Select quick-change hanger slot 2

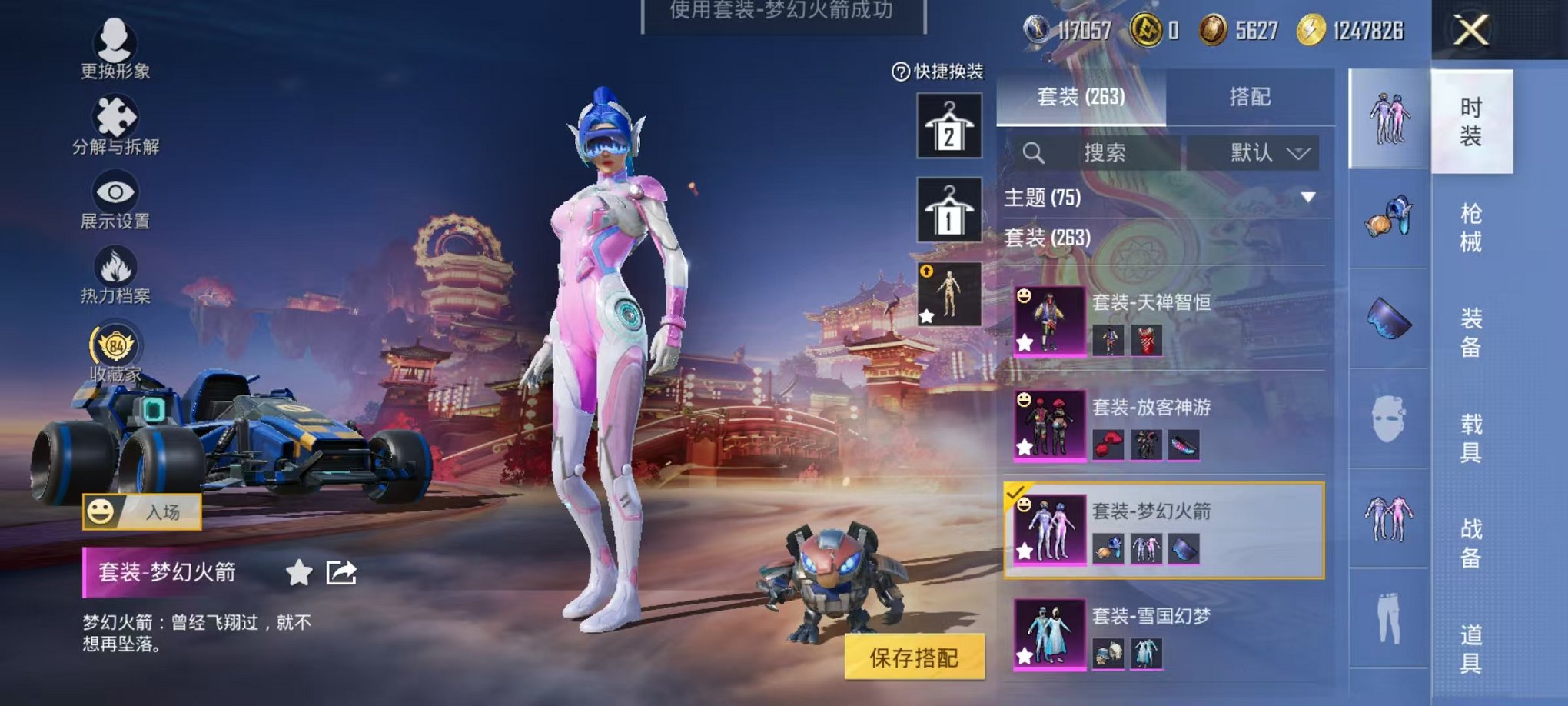tap(949, 123)
